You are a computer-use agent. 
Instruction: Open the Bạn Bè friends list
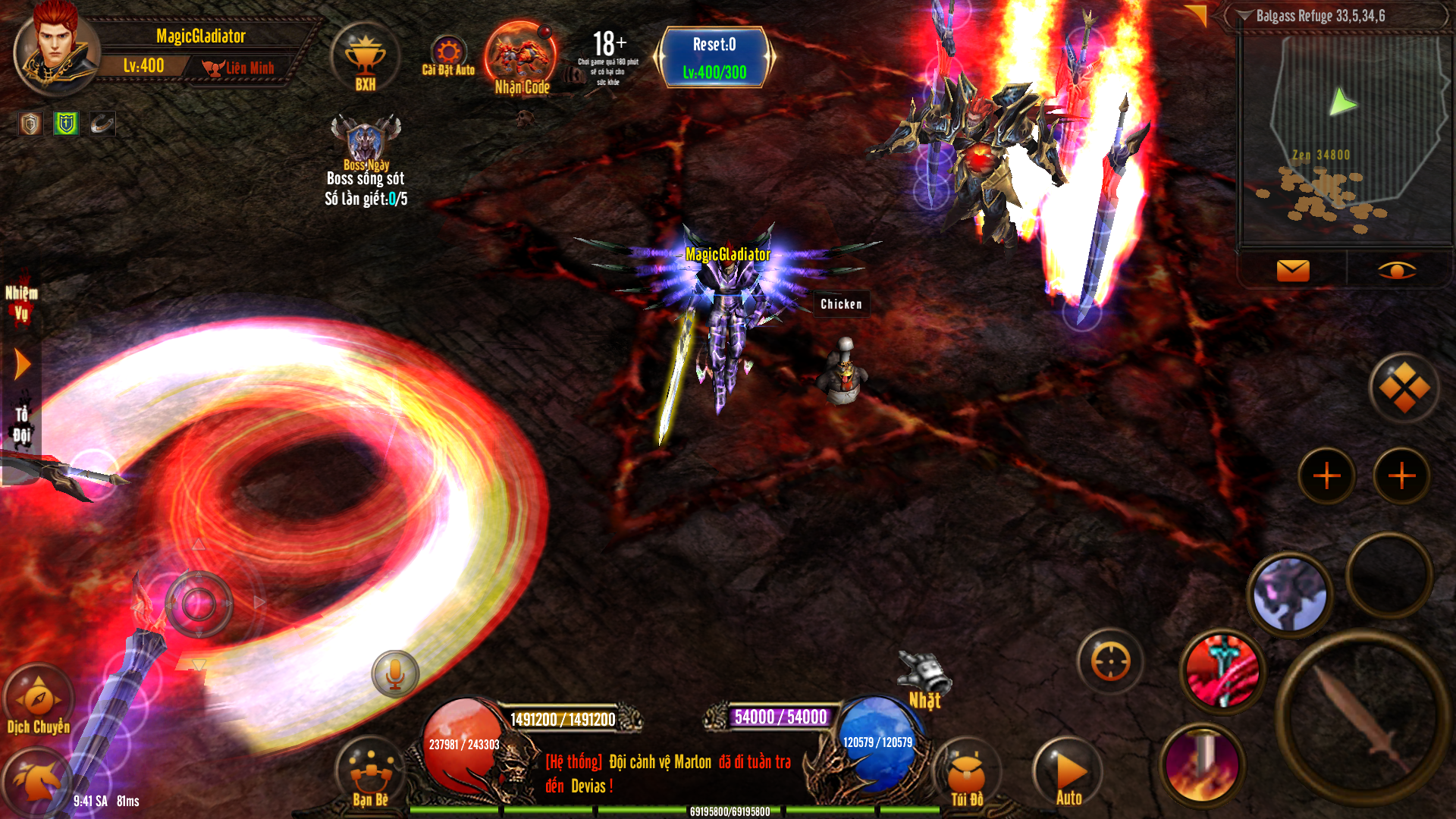[371, 773]
